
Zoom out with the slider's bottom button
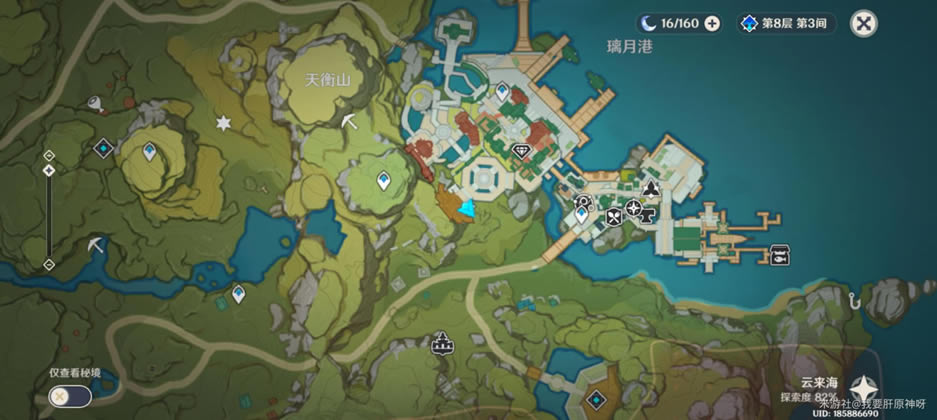48,264
